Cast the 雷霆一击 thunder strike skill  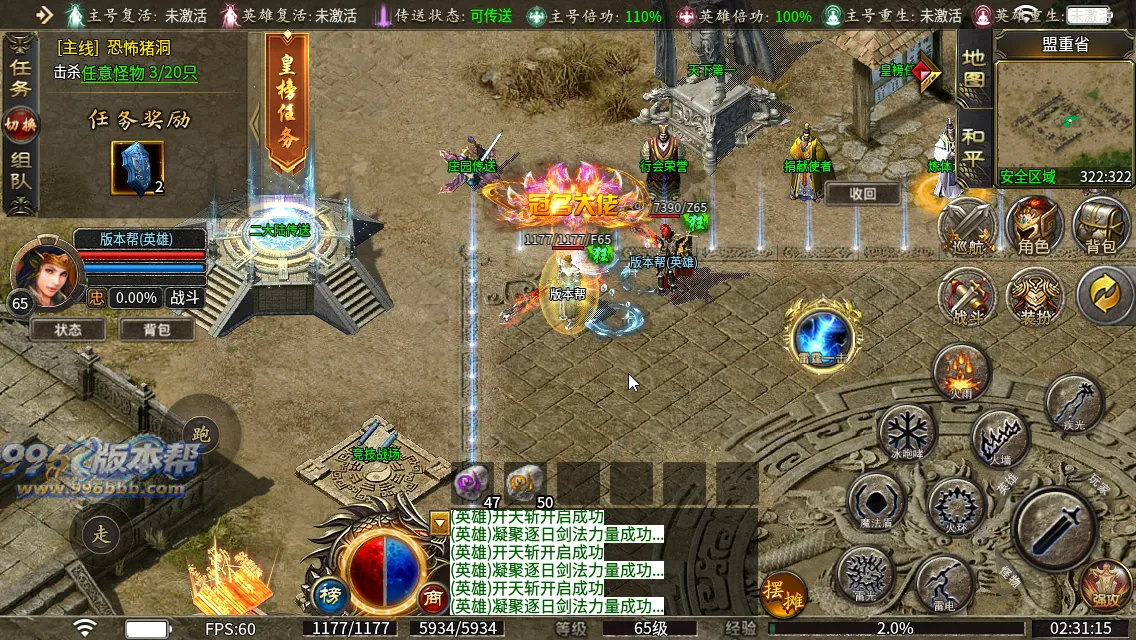[822, 332]
